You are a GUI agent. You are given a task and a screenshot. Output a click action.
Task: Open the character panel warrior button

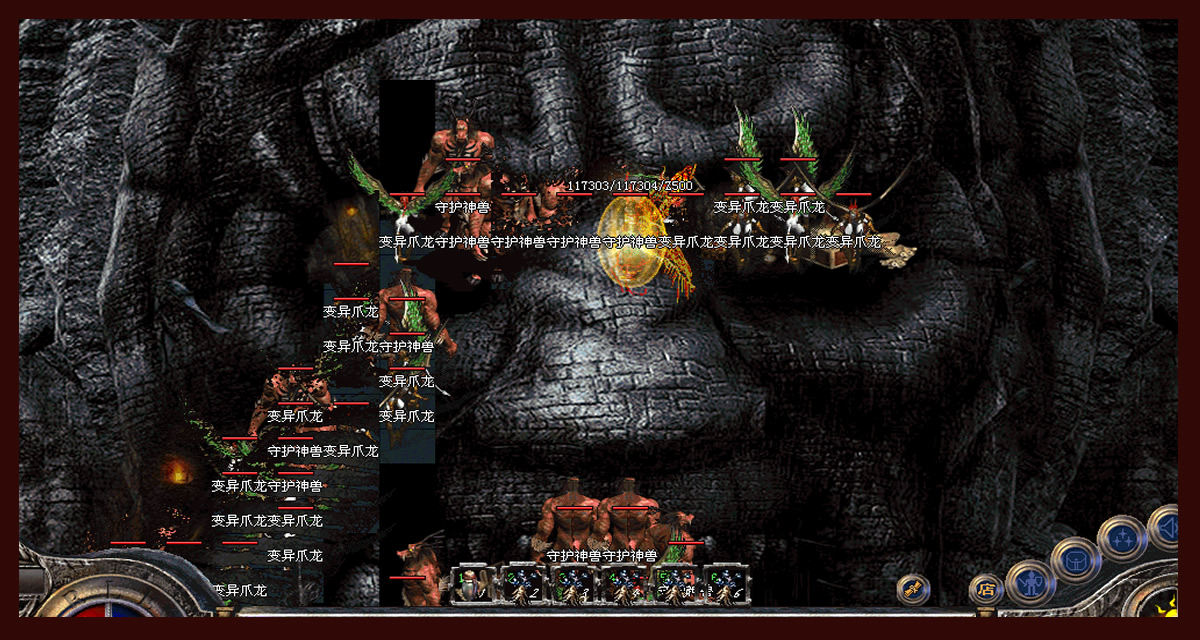coord(1029,582)
